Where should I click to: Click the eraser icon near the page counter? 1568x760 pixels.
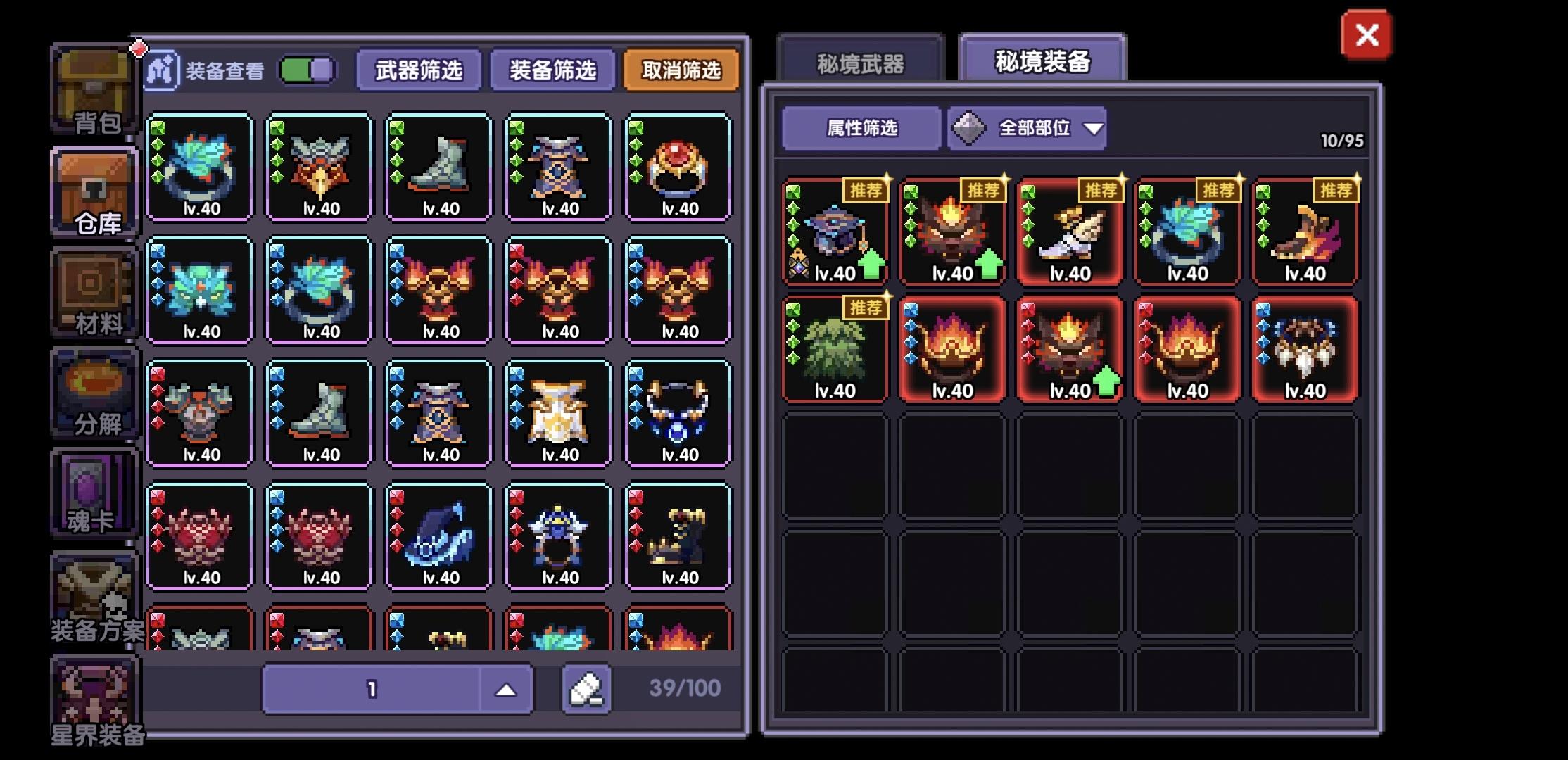[x=588, y=688]
